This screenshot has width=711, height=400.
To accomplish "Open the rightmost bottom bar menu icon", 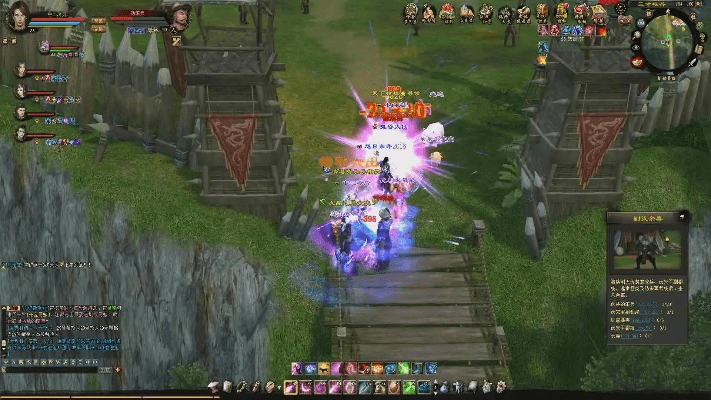I will 500,387.
